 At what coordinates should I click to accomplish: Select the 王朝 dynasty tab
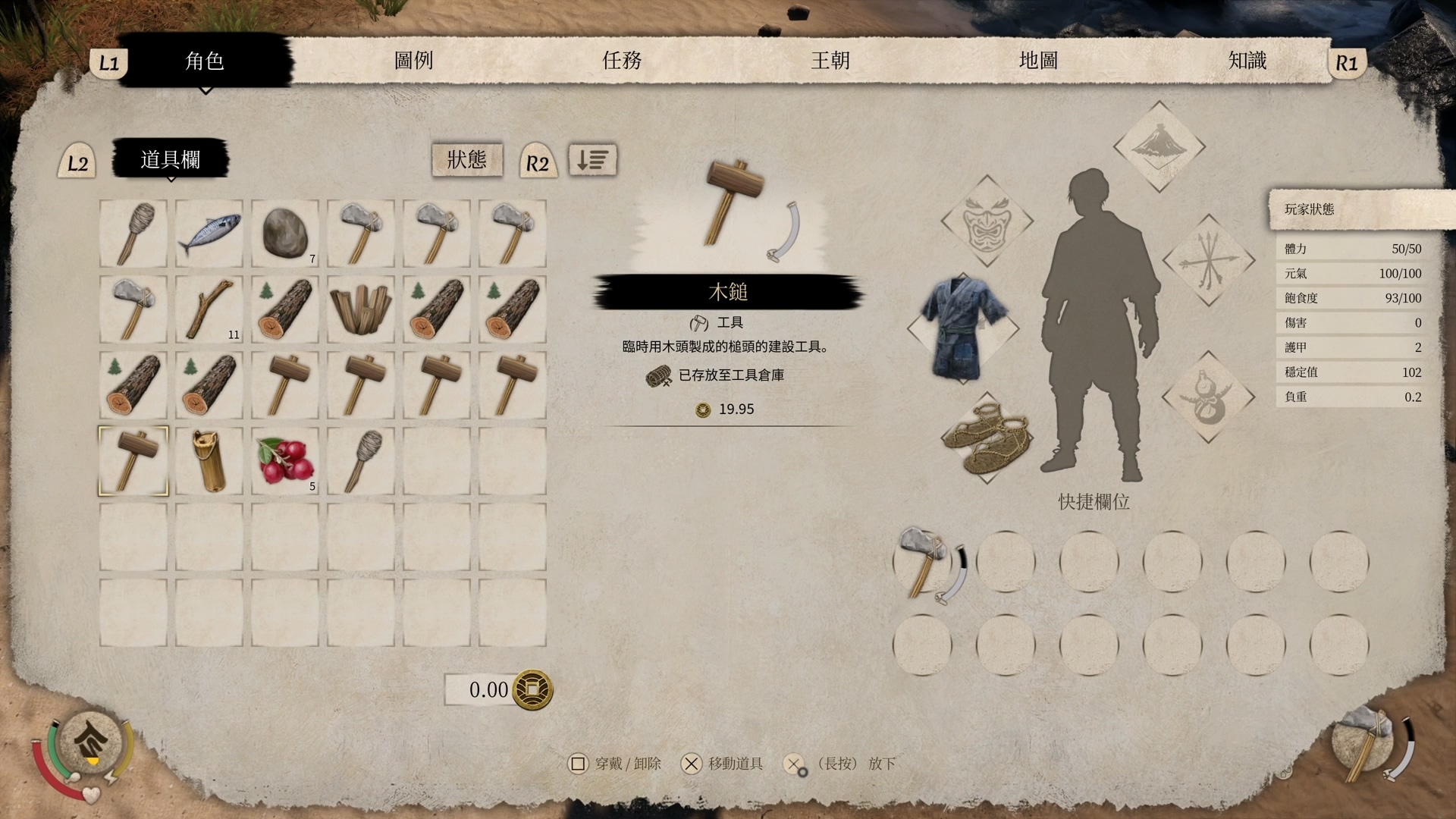tap(830, 61)
